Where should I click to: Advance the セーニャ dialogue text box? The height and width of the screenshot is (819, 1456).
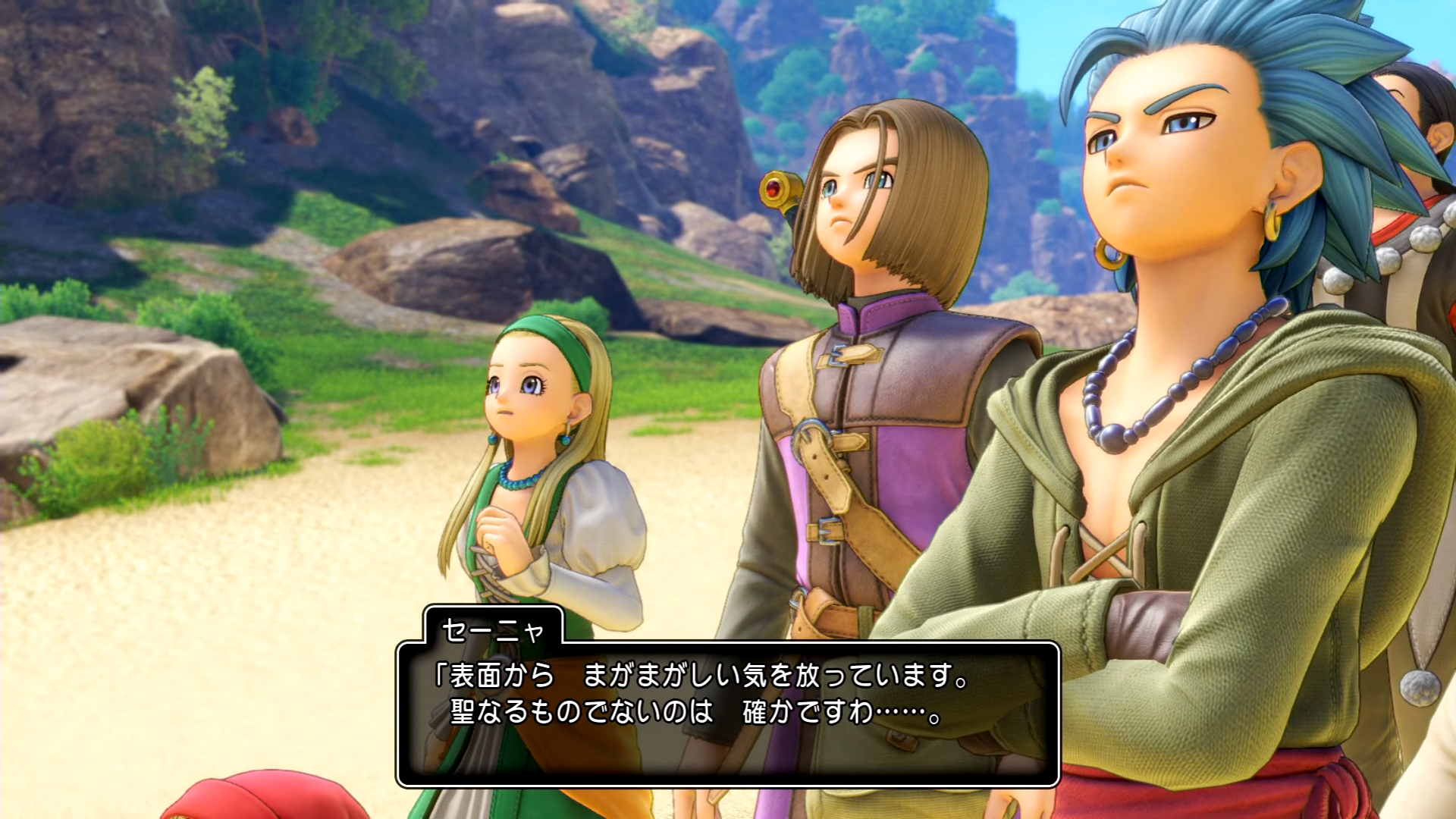727,713
